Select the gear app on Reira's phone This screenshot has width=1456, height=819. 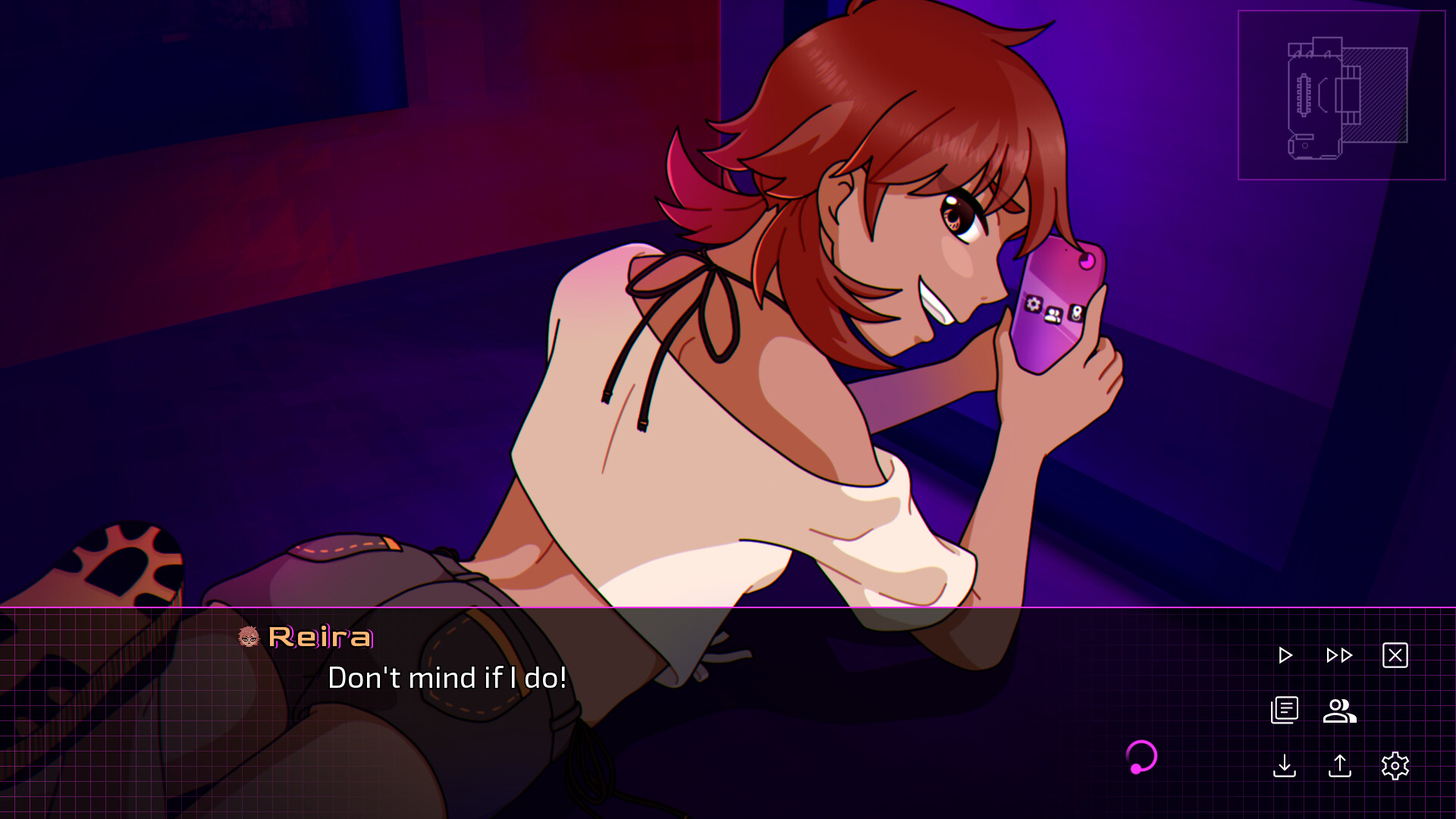click(x=1033, y=303)
